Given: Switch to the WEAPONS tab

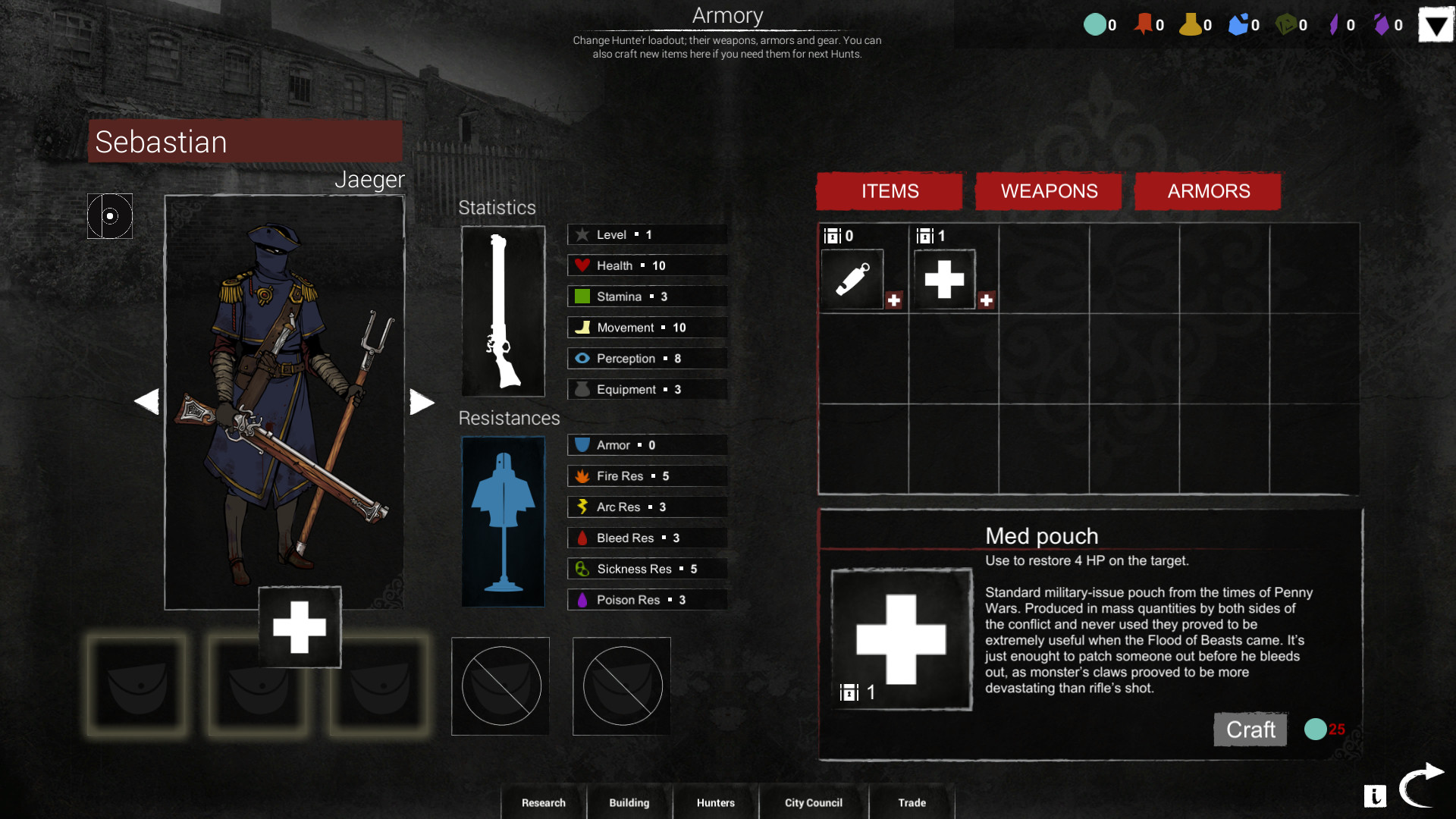Looking at the screenshot, I should pos(1050,191).
